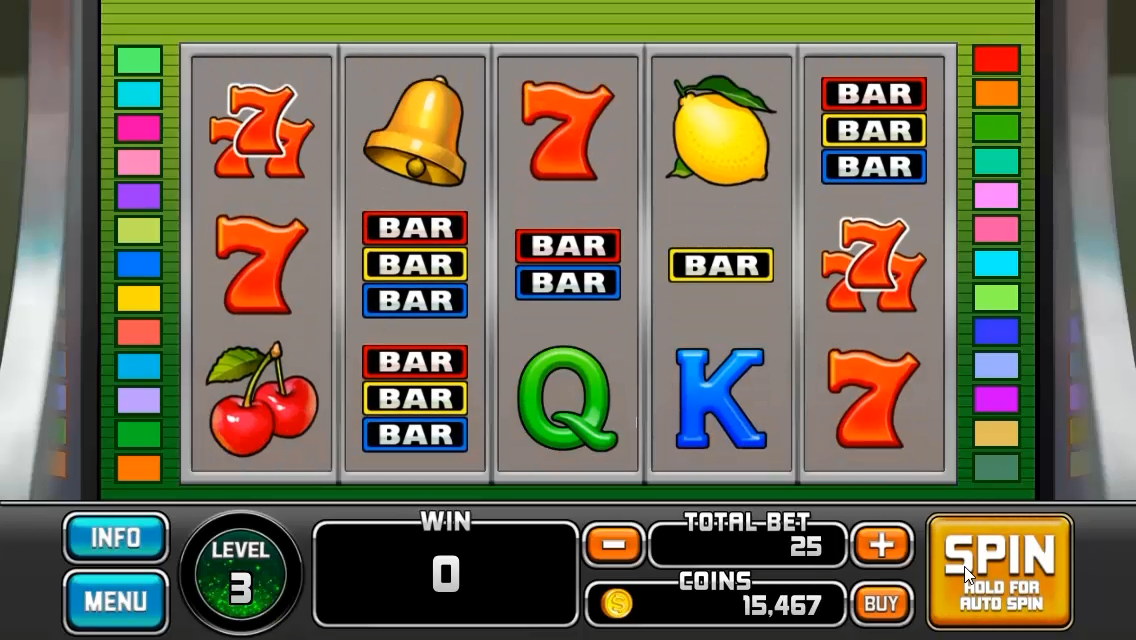Open the Info paytable
The image size is (1136, 640).
(x=116, y=539)
